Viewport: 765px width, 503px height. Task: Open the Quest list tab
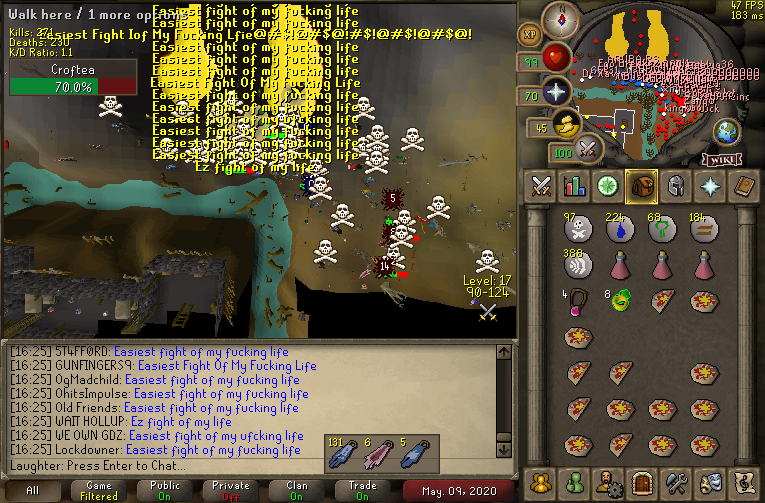(x=608, y=186)
